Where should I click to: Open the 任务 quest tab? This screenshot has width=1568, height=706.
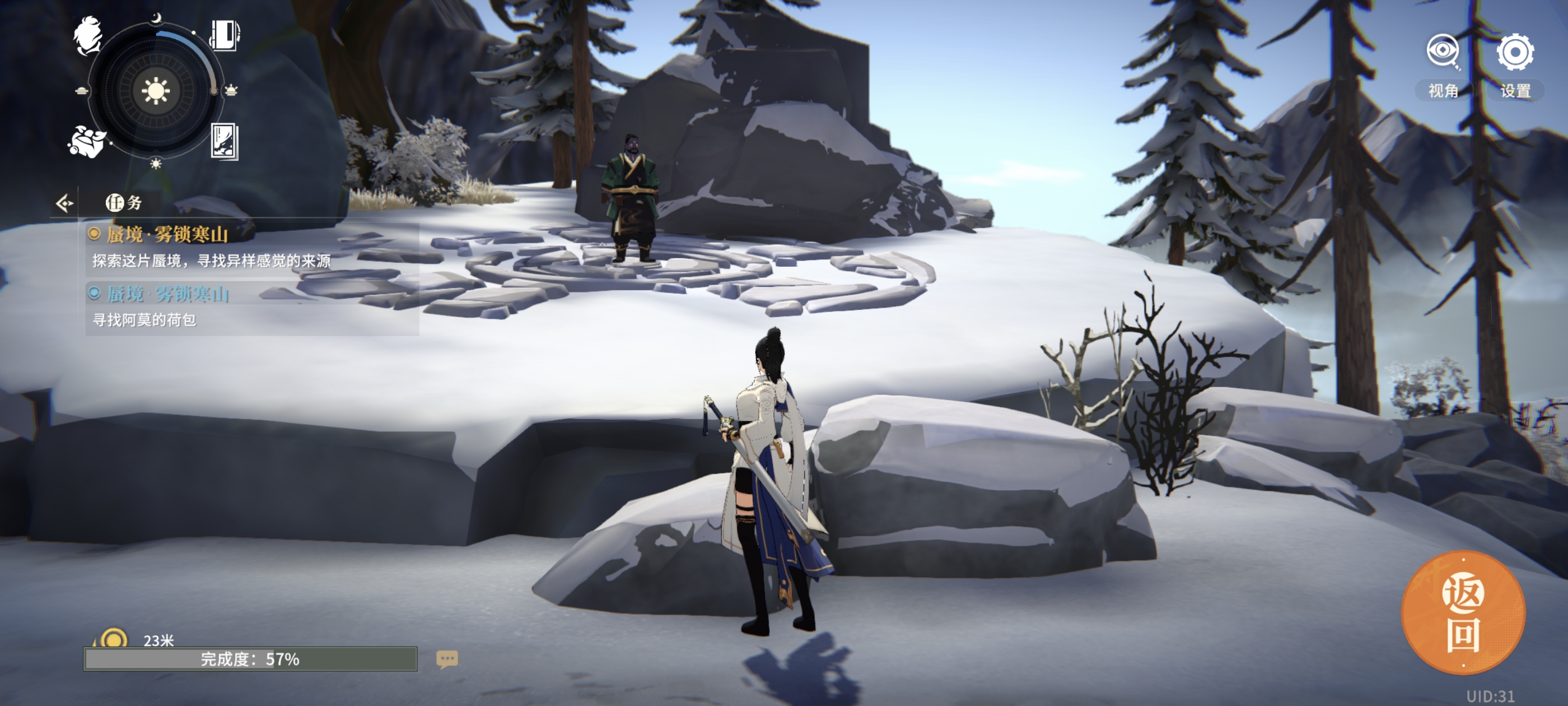click(124, 203)
